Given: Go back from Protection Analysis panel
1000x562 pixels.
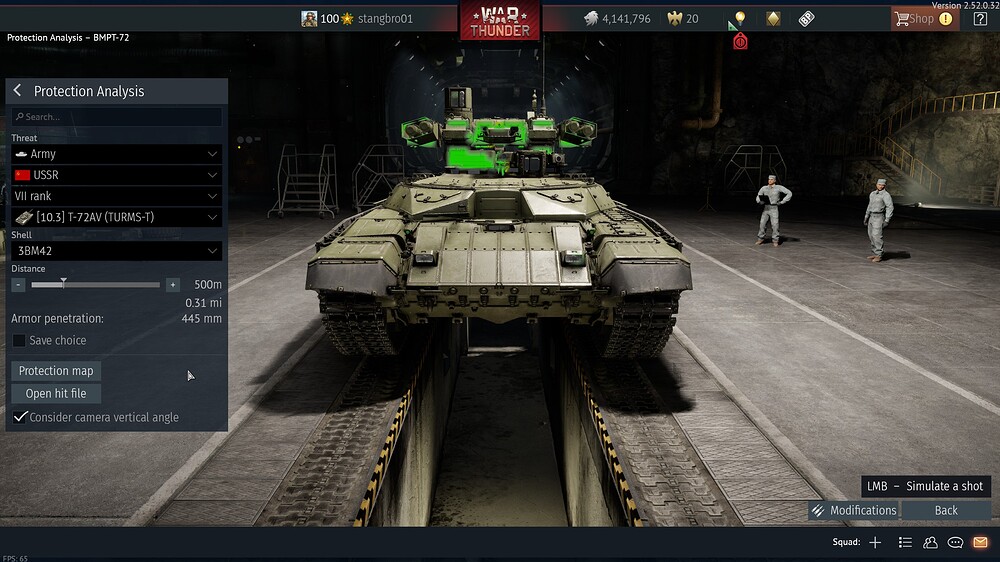Looking at the screenshot, I should click(x=17, y=91).
